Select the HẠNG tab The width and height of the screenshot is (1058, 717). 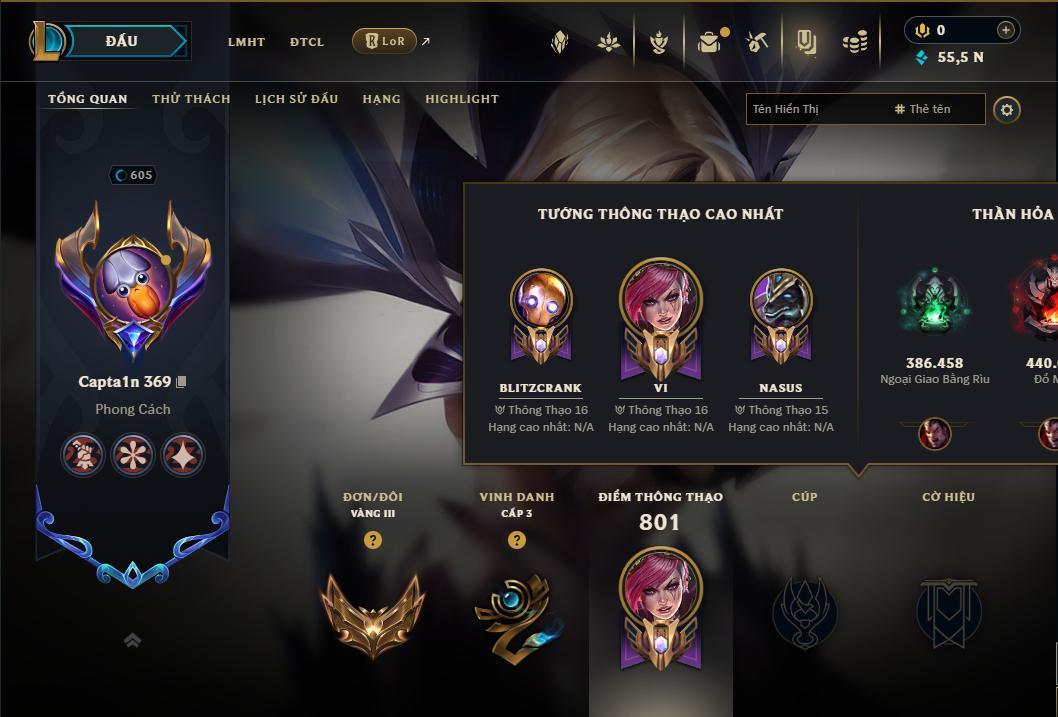pos(381,99)
